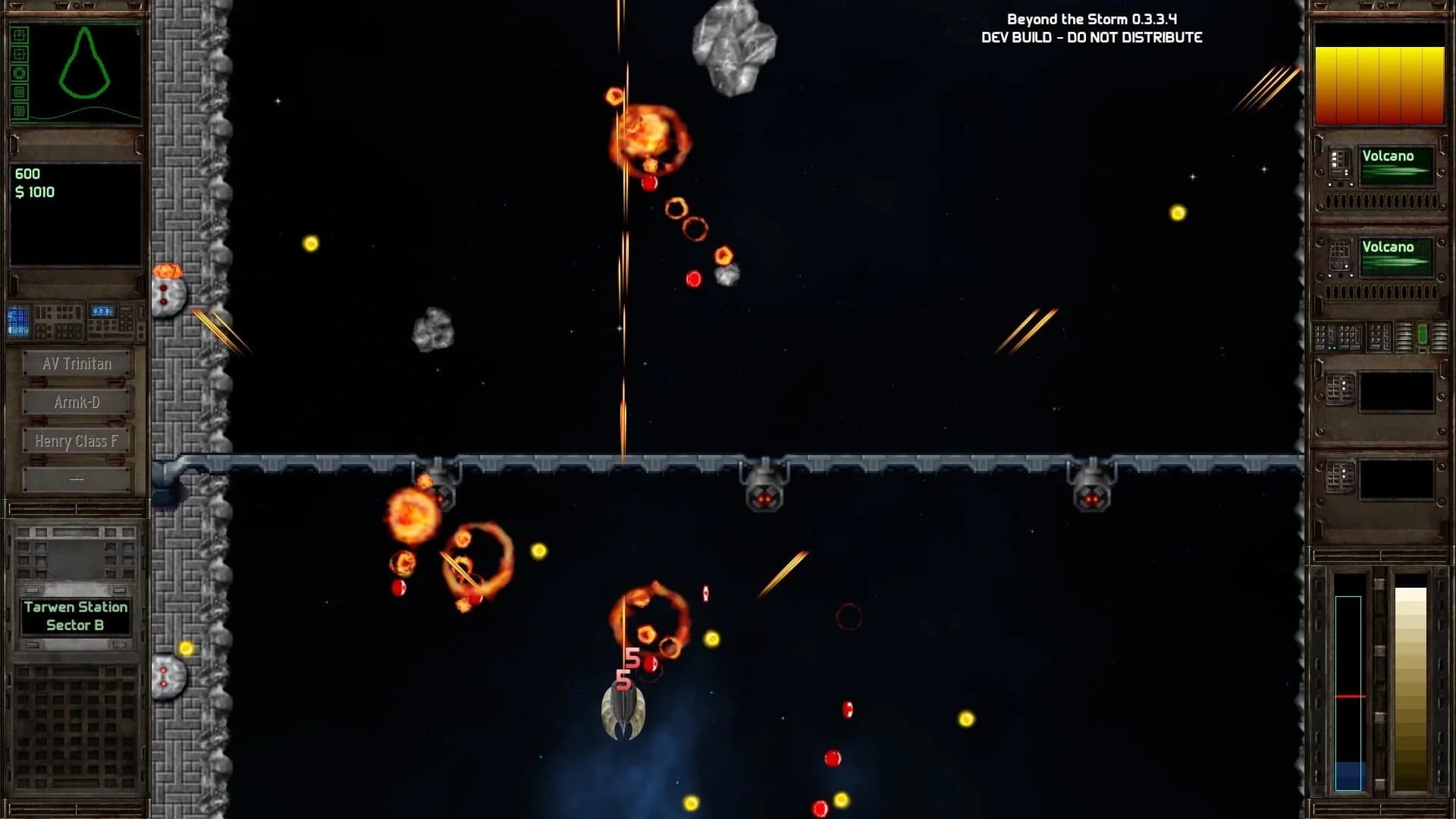Viewport: 1456px width, 819px height.
Task: Select the topmost crosshair icon on ship display
Action: (19, 35)
